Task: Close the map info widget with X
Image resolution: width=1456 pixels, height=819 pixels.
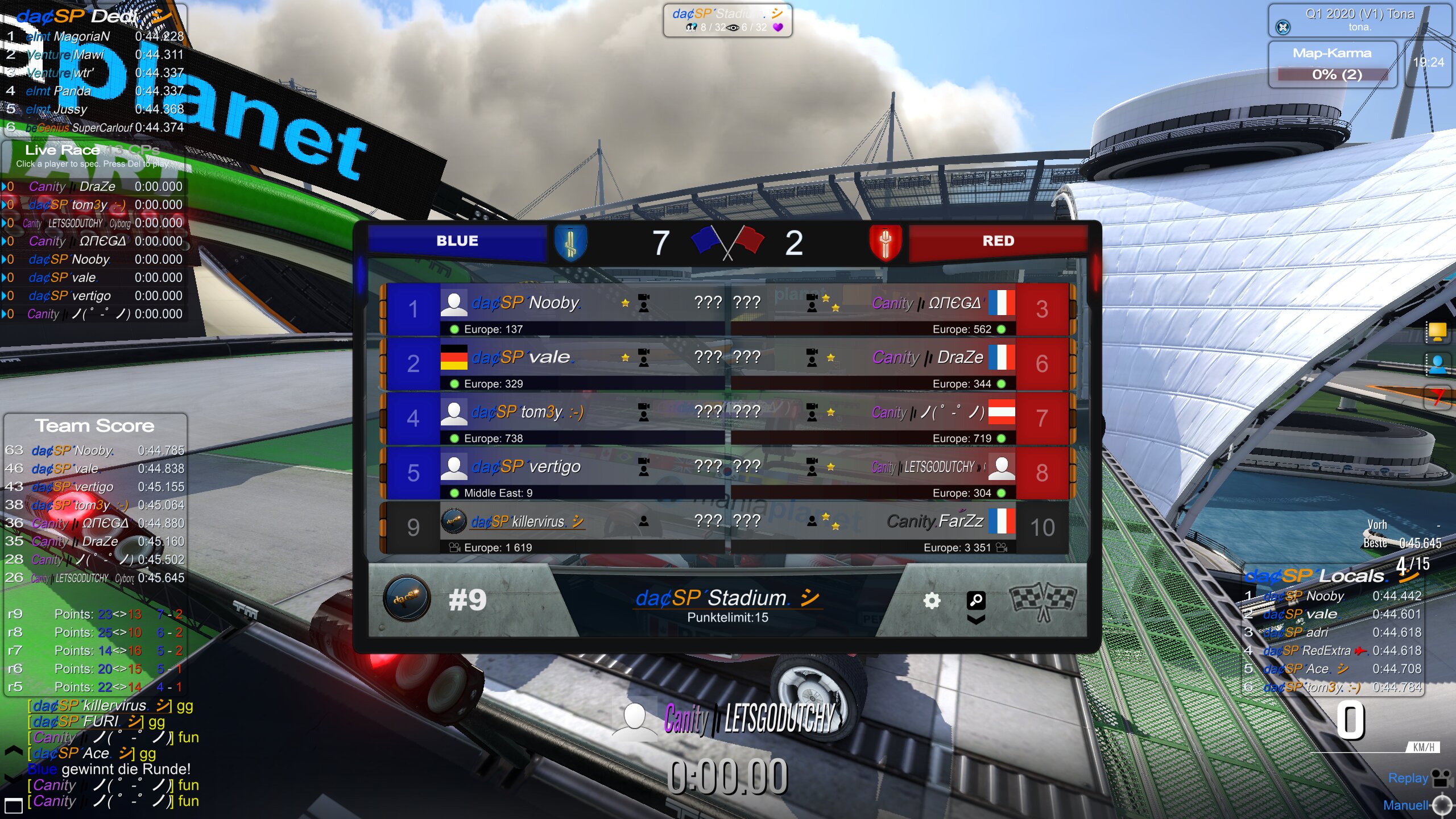Action: tap(1283, 27)
